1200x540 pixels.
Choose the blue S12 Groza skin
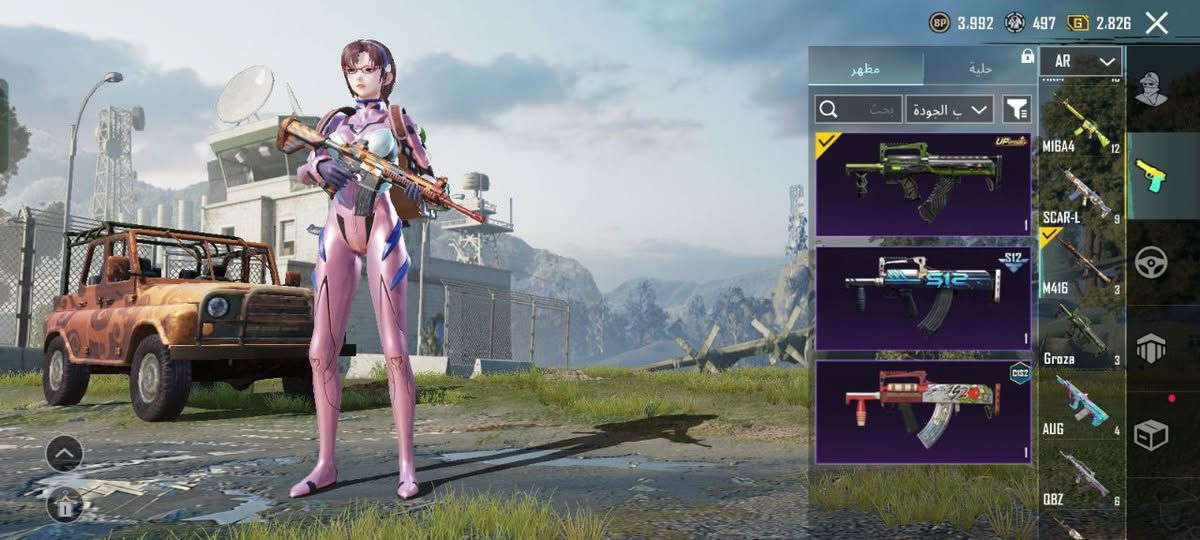923,298
